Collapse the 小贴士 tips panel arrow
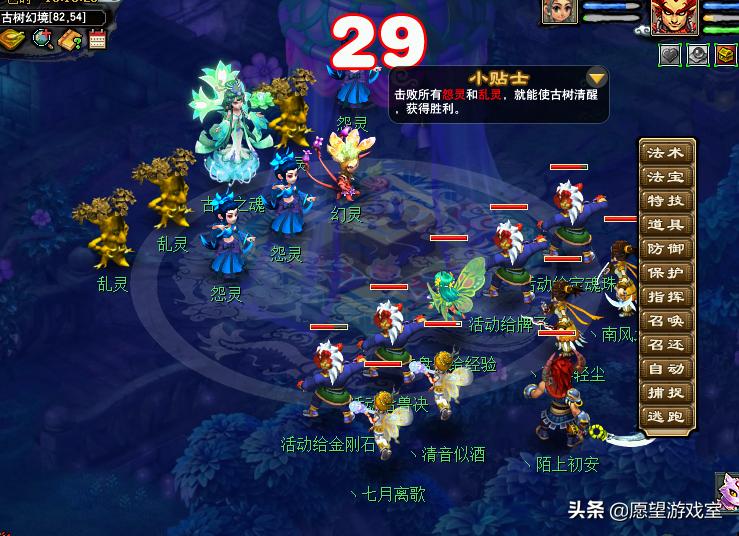This screenshot has width=739, height=536. point(596,78)
